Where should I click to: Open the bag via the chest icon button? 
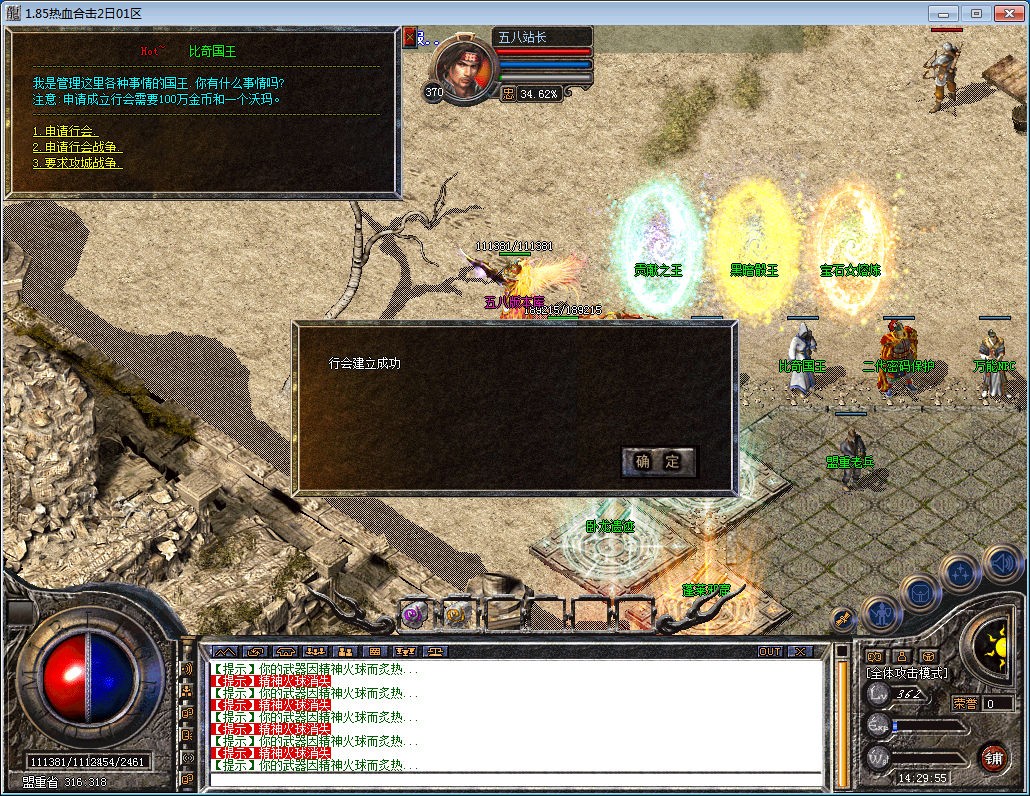pos(919,593)
